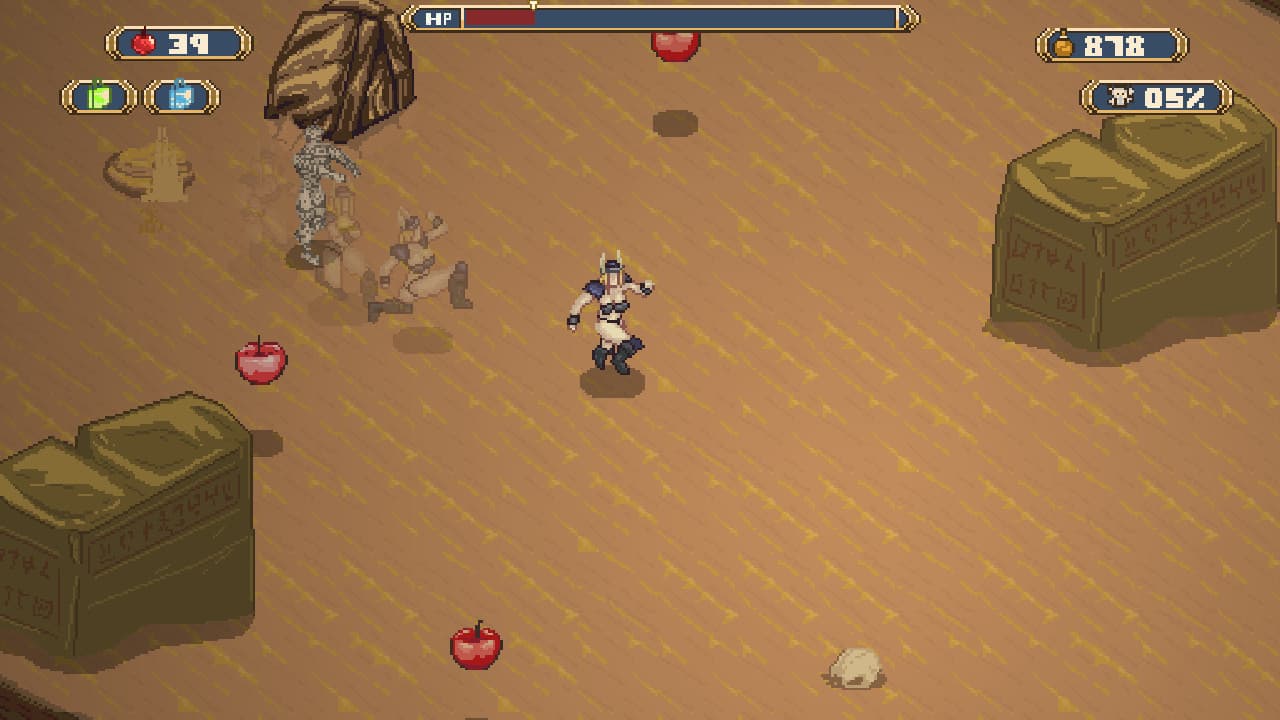Click the skull icon in the percentage meter
Image resolution: width=1280 pixels, height=720 pixels.
pyautogui.click(x=1120, y=97)
